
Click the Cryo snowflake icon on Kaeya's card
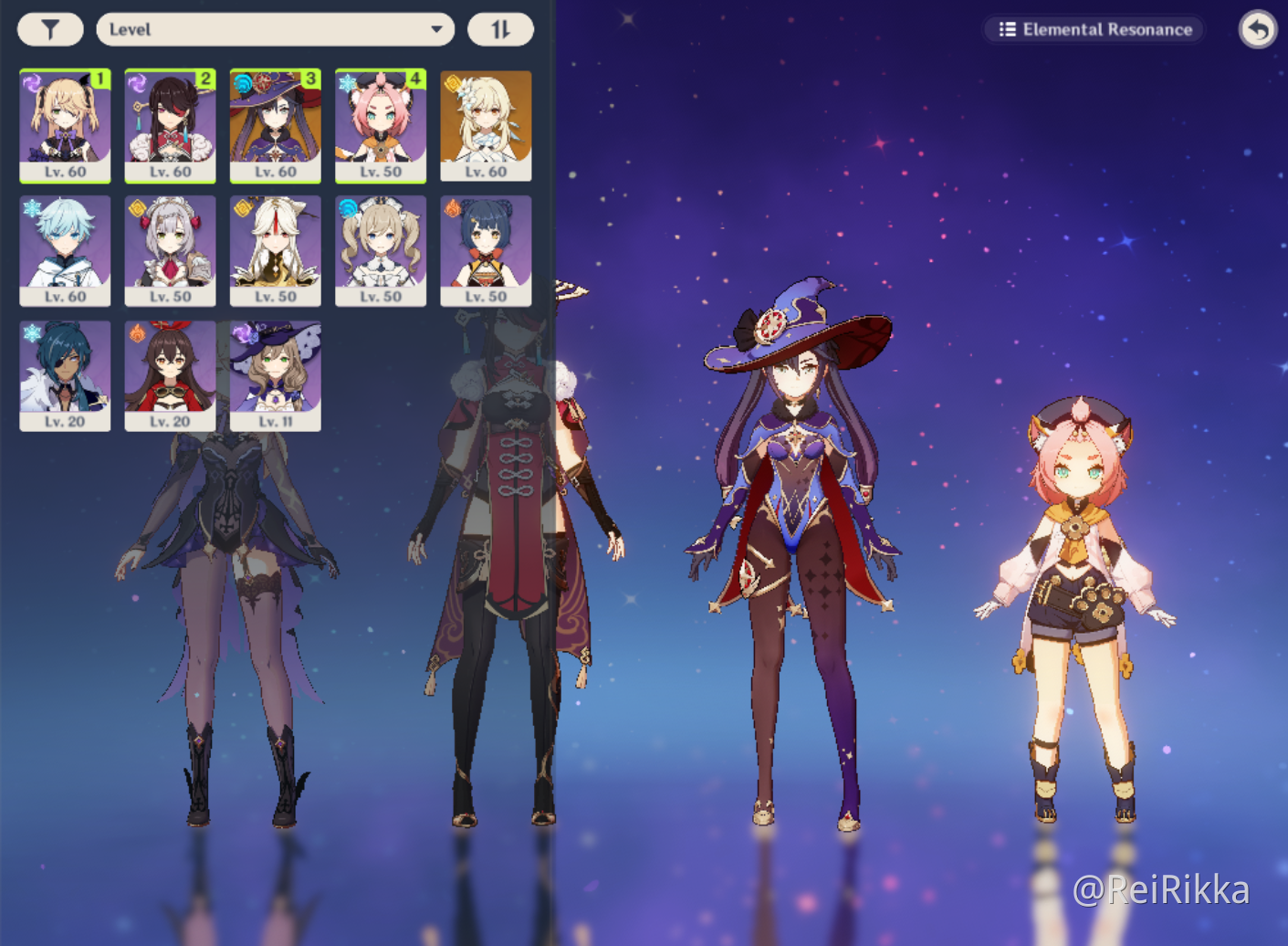click(31, 334)
